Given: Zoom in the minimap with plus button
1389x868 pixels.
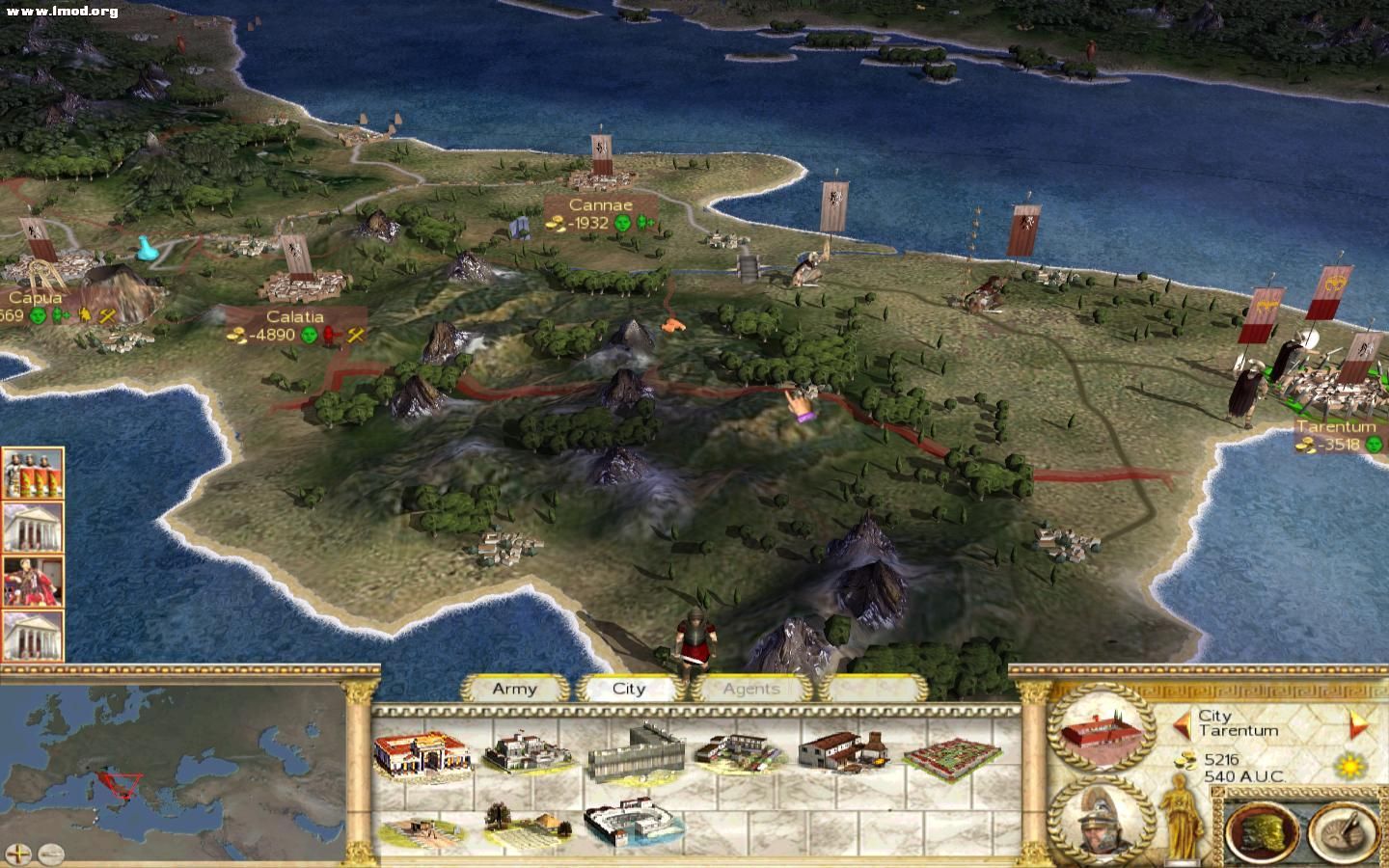Looking at the screenshot, I should point(20,853).
